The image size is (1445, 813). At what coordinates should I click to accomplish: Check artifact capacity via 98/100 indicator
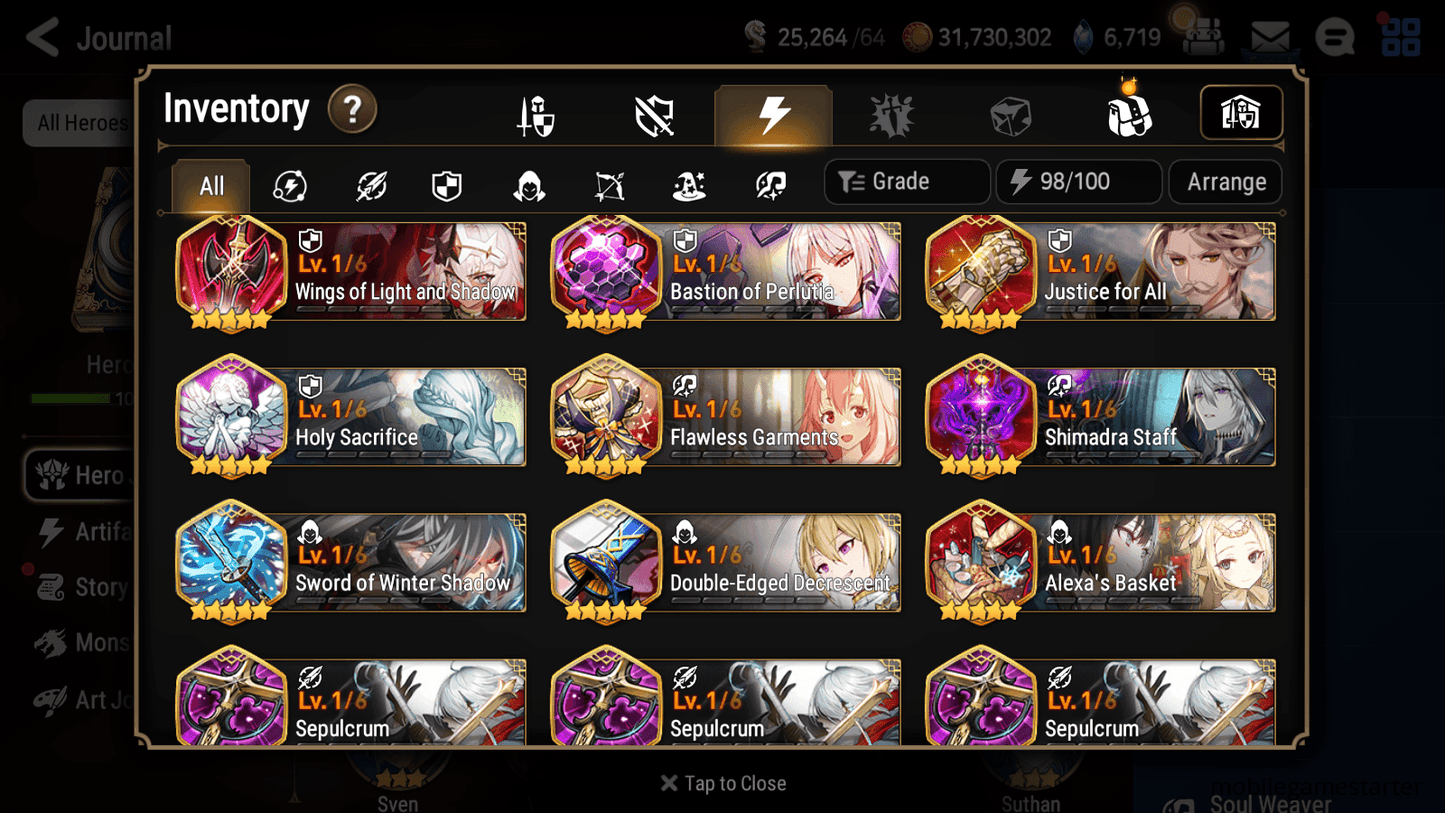[1078, 182]
